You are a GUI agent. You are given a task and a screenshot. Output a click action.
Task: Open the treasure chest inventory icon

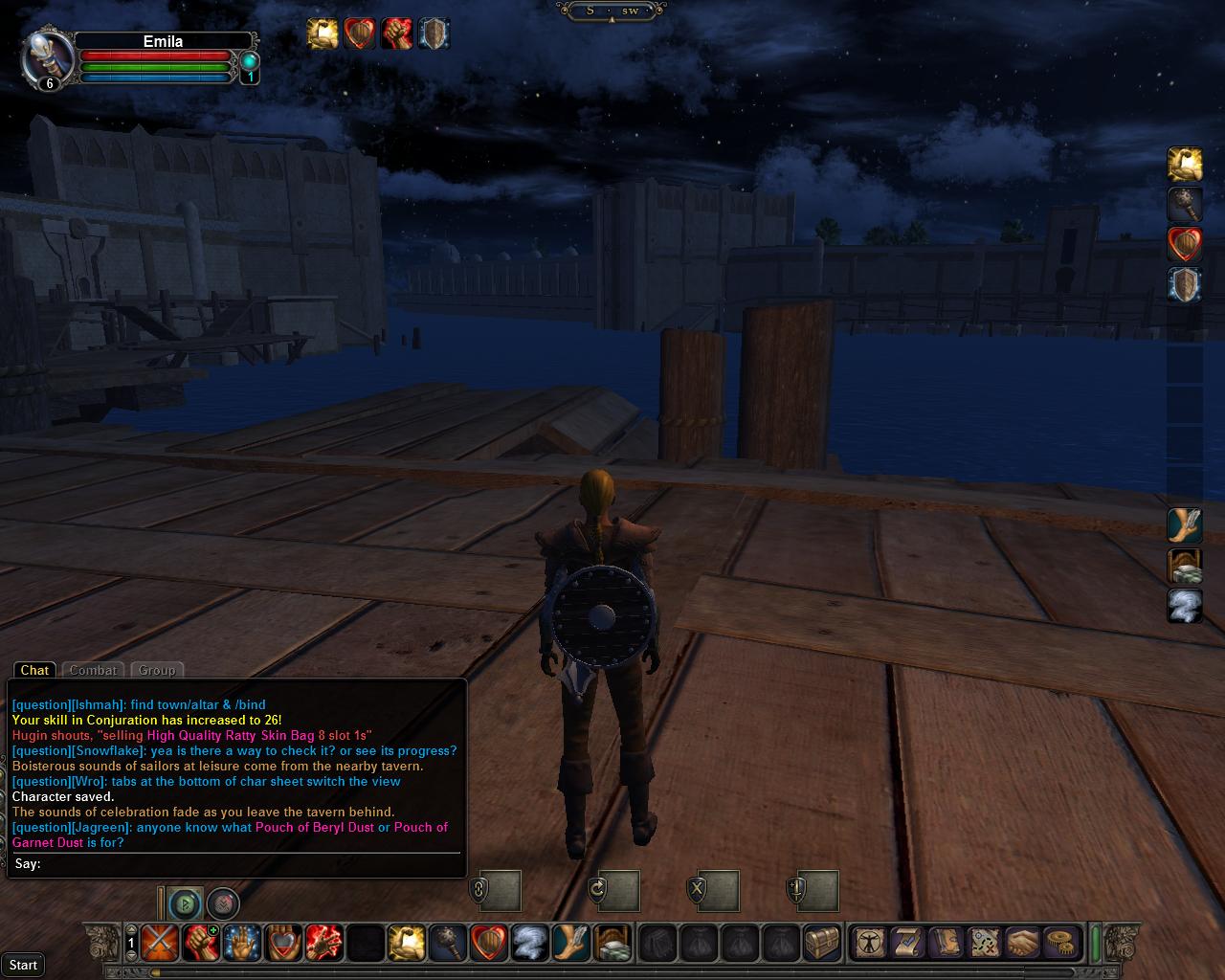pyautogui.click(x=821, y=944)
